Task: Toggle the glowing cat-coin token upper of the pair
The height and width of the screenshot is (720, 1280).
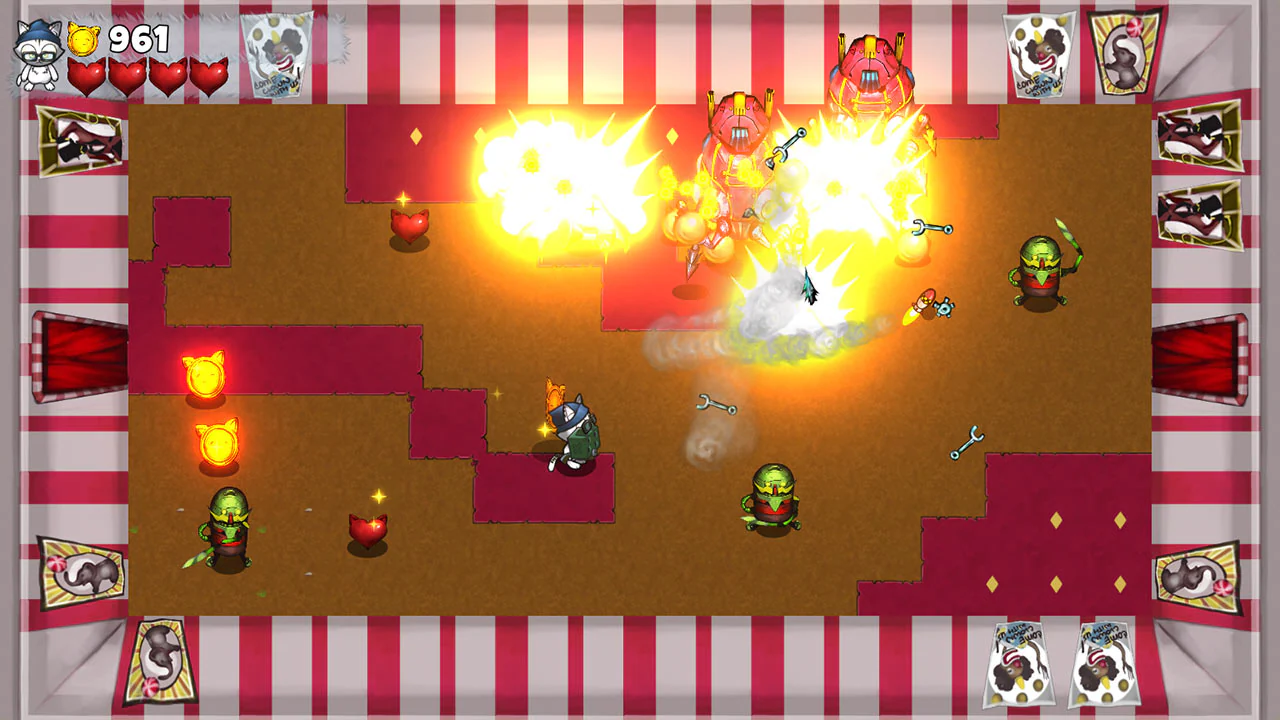Action: point(206,377)
